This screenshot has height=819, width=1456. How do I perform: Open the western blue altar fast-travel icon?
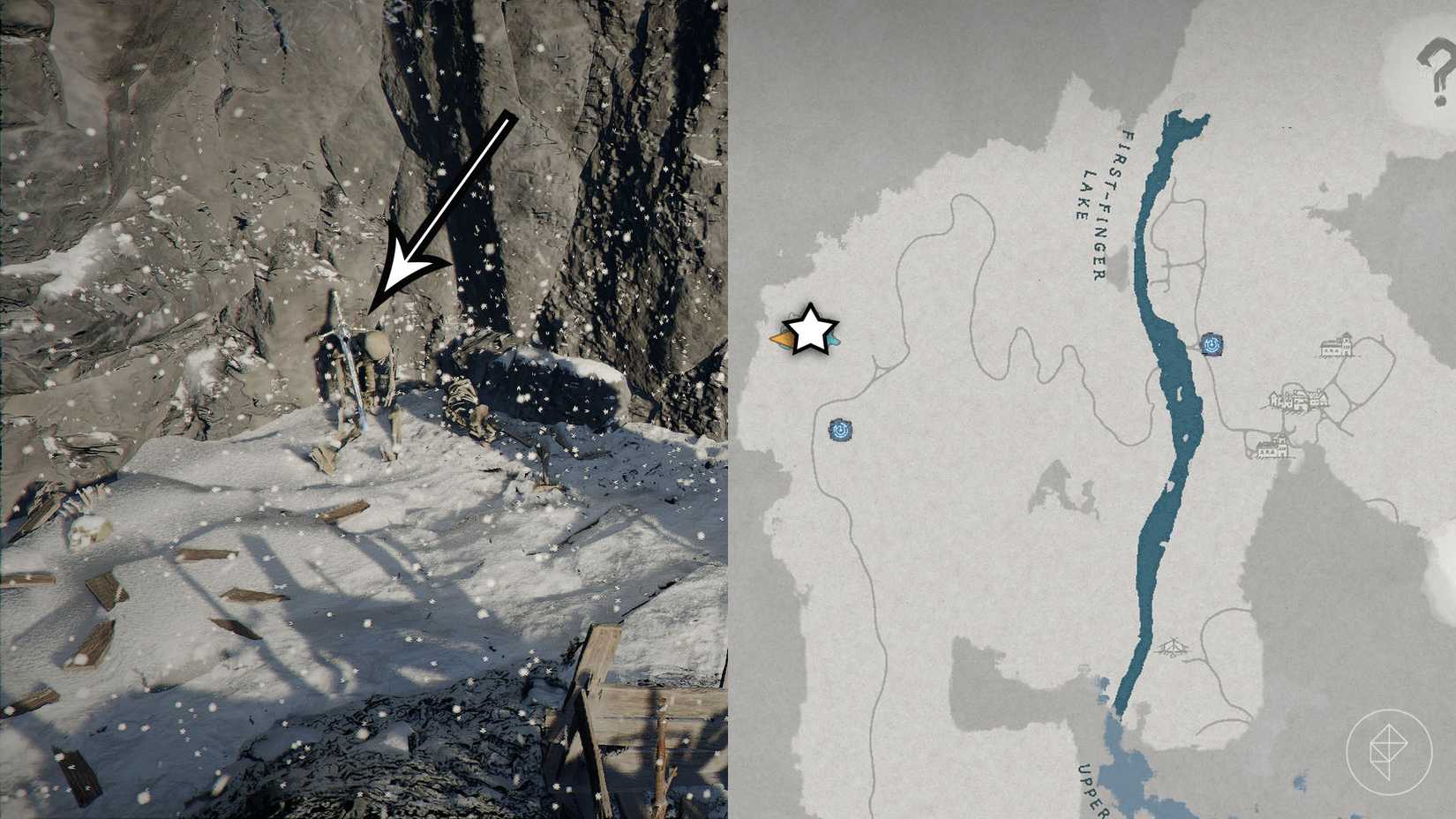coord(838,432)
